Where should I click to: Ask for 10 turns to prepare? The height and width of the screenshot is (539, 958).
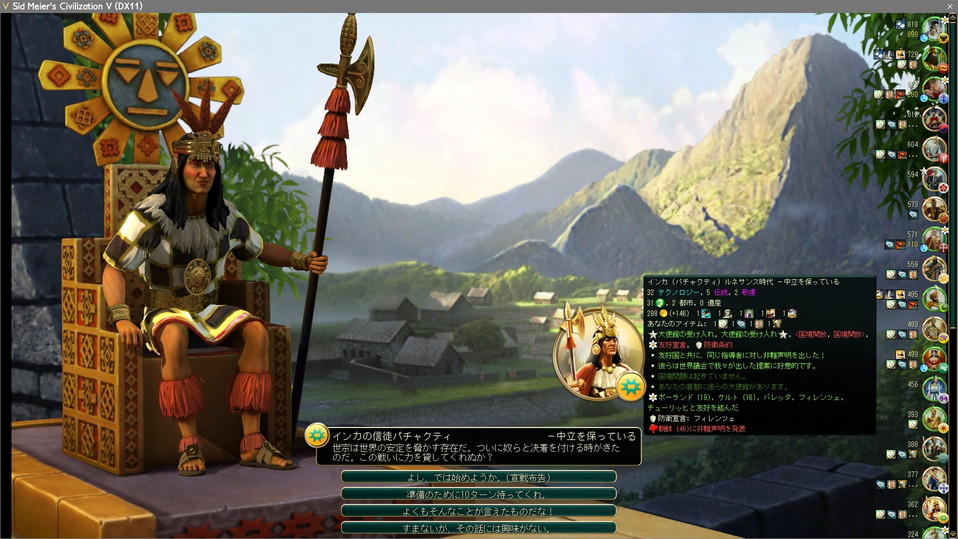click(478, 494)
